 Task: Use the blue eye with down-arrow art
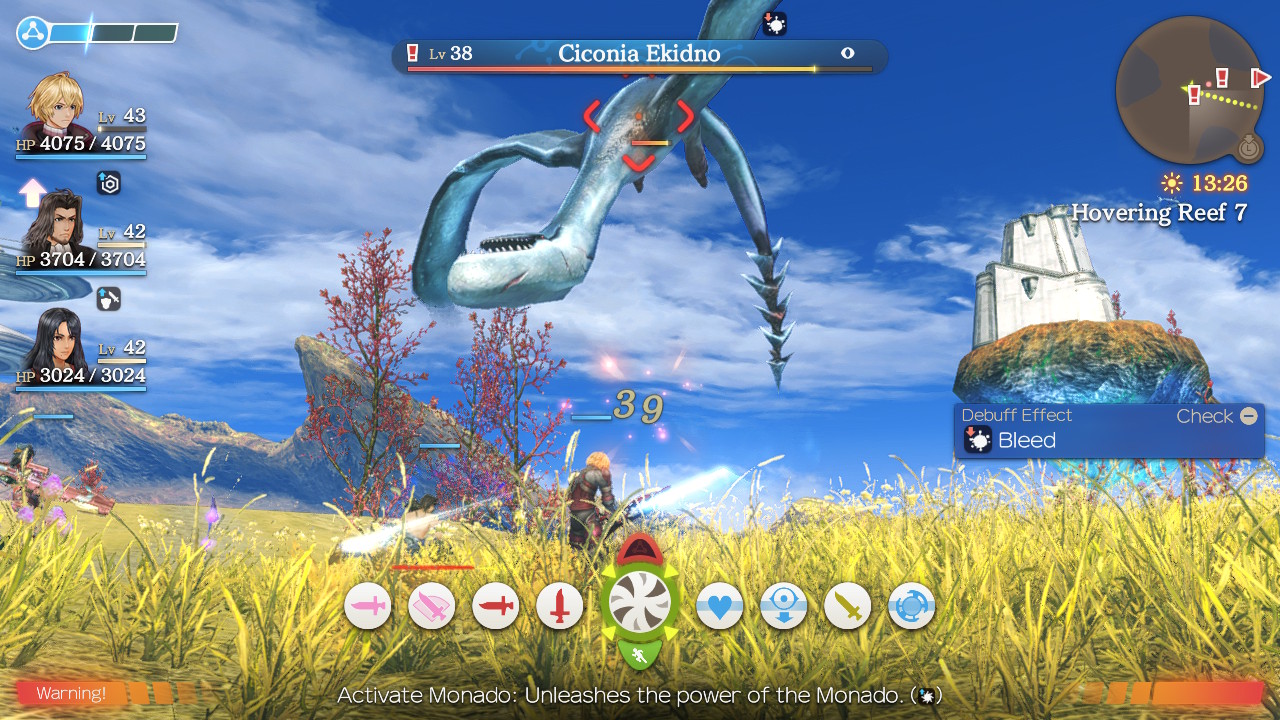coord(784,606)
